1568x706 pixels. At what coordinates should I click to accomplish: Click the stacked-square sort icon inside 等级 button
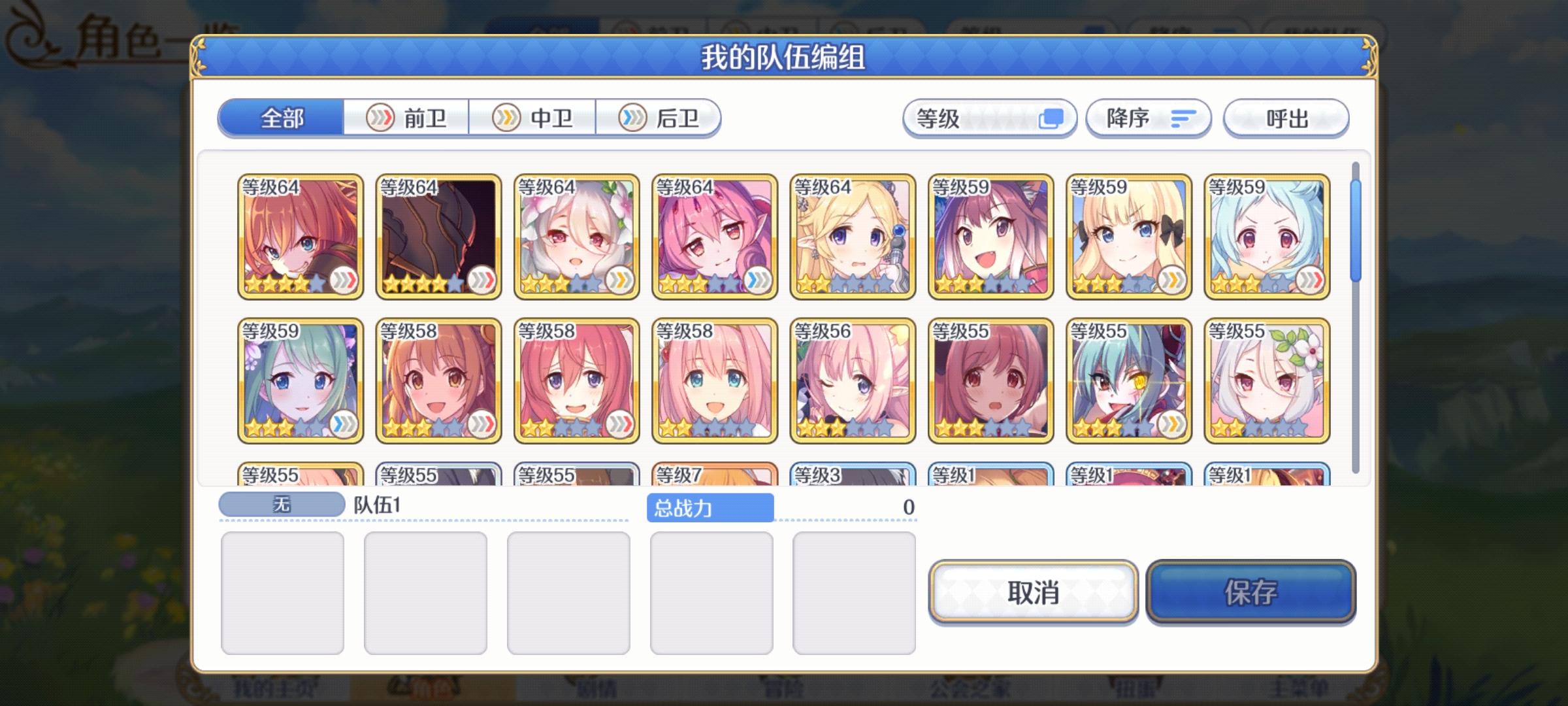(x=1051, y=118)
